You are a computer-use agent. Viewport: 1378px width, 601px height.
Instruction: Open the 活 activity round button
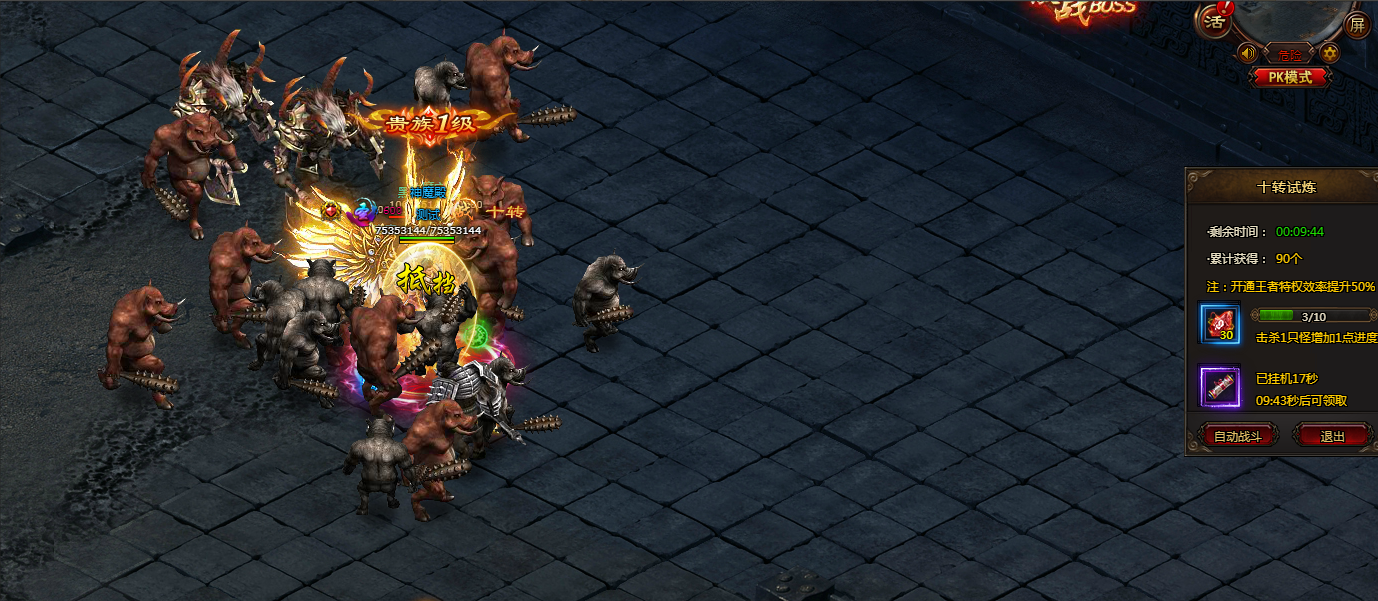tap(1214, 21)
